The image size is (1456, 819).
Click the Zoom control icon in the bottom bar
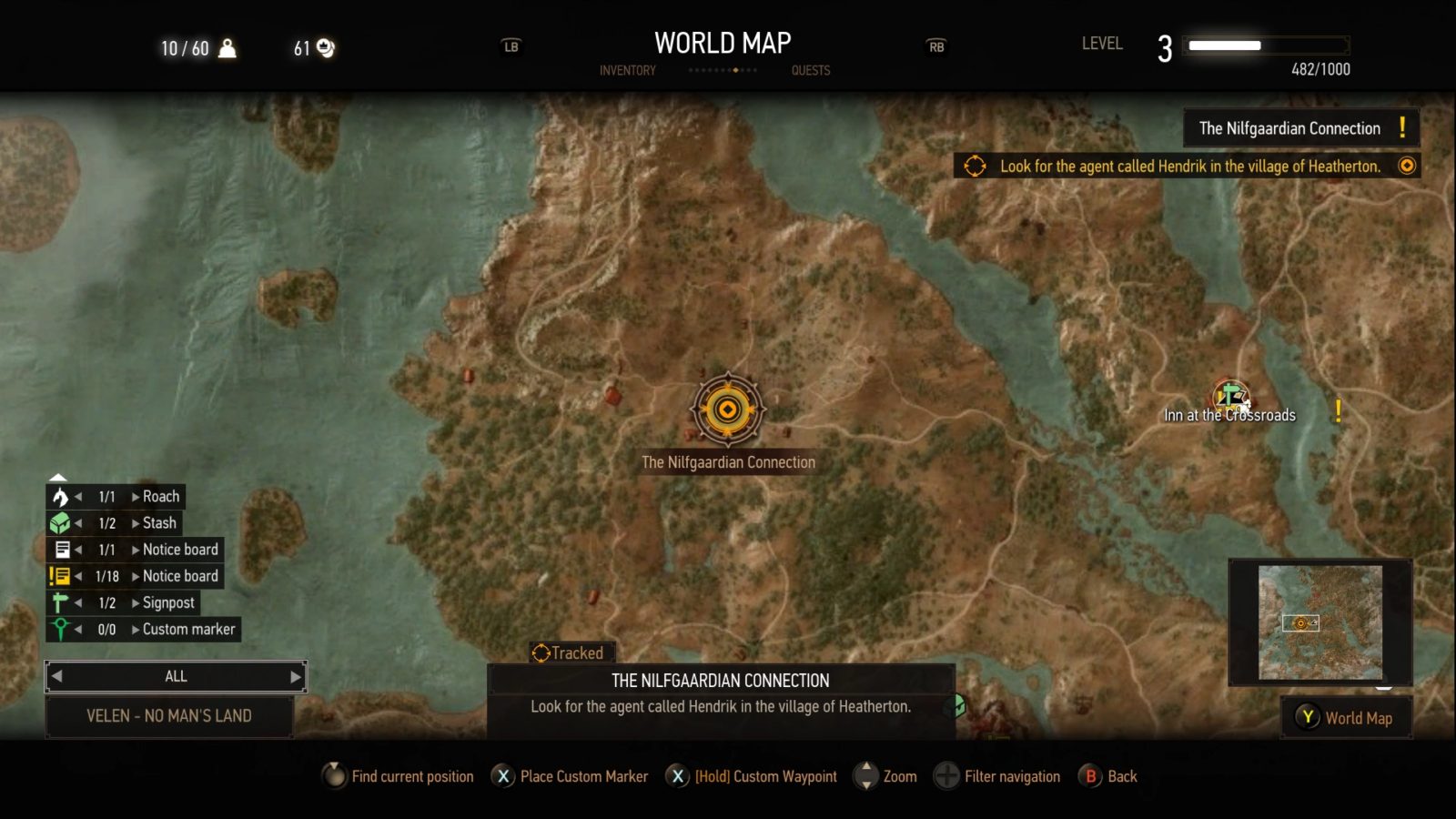(x=864, y=776)
